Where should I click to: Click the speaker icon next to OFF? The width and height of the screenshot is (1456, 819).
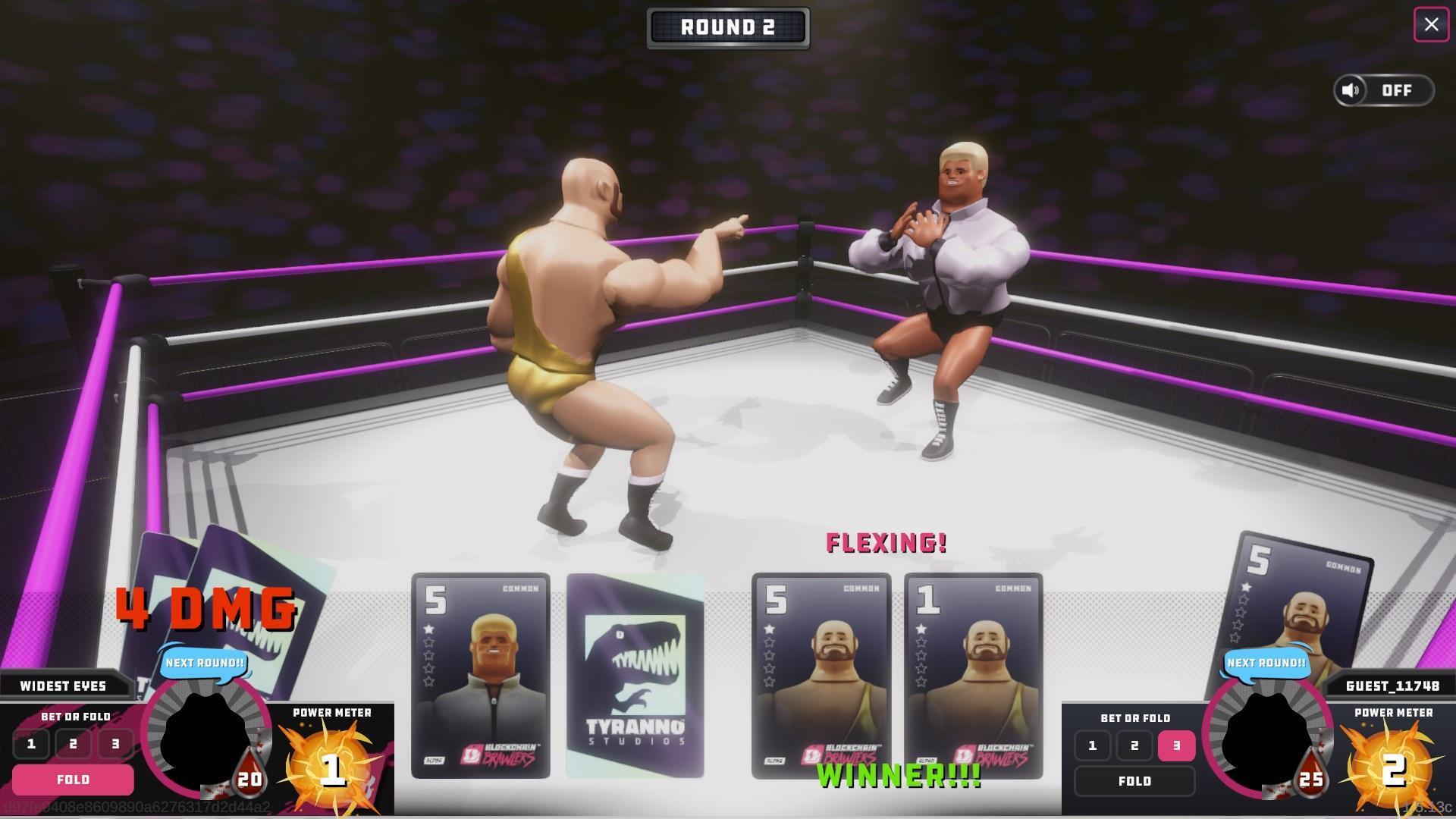[x=1351, y=90]
